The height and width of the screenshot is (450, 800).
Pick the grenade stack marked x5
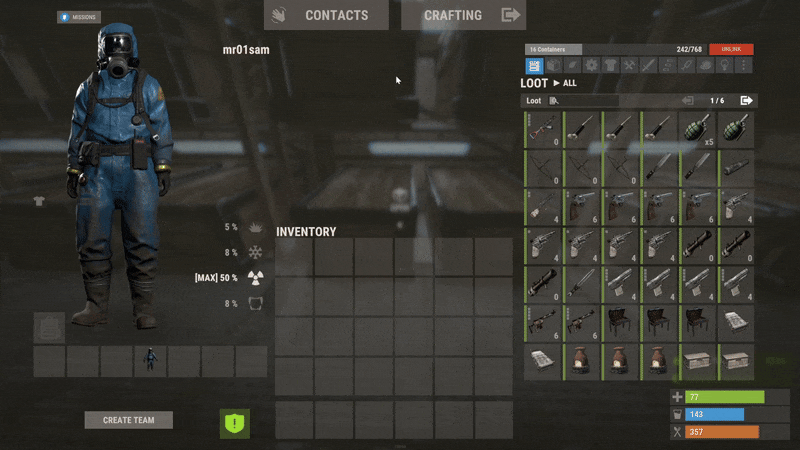pyautogui.click(x=698, y=129)
